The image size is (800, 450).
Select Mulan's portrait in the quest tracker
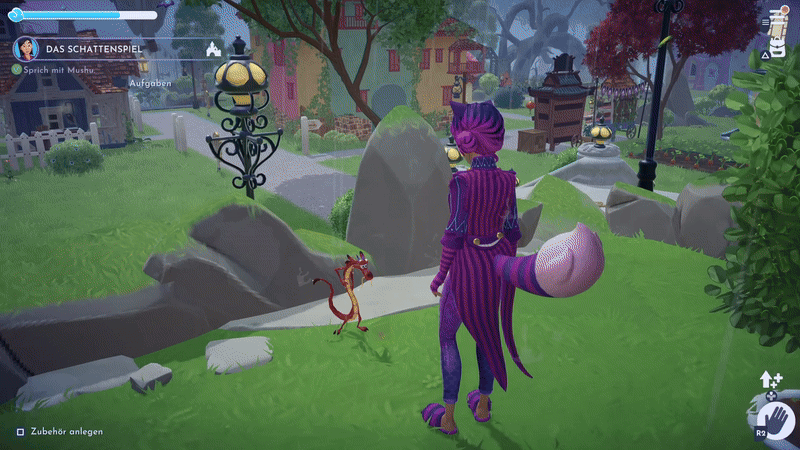[x=25, y=49]
